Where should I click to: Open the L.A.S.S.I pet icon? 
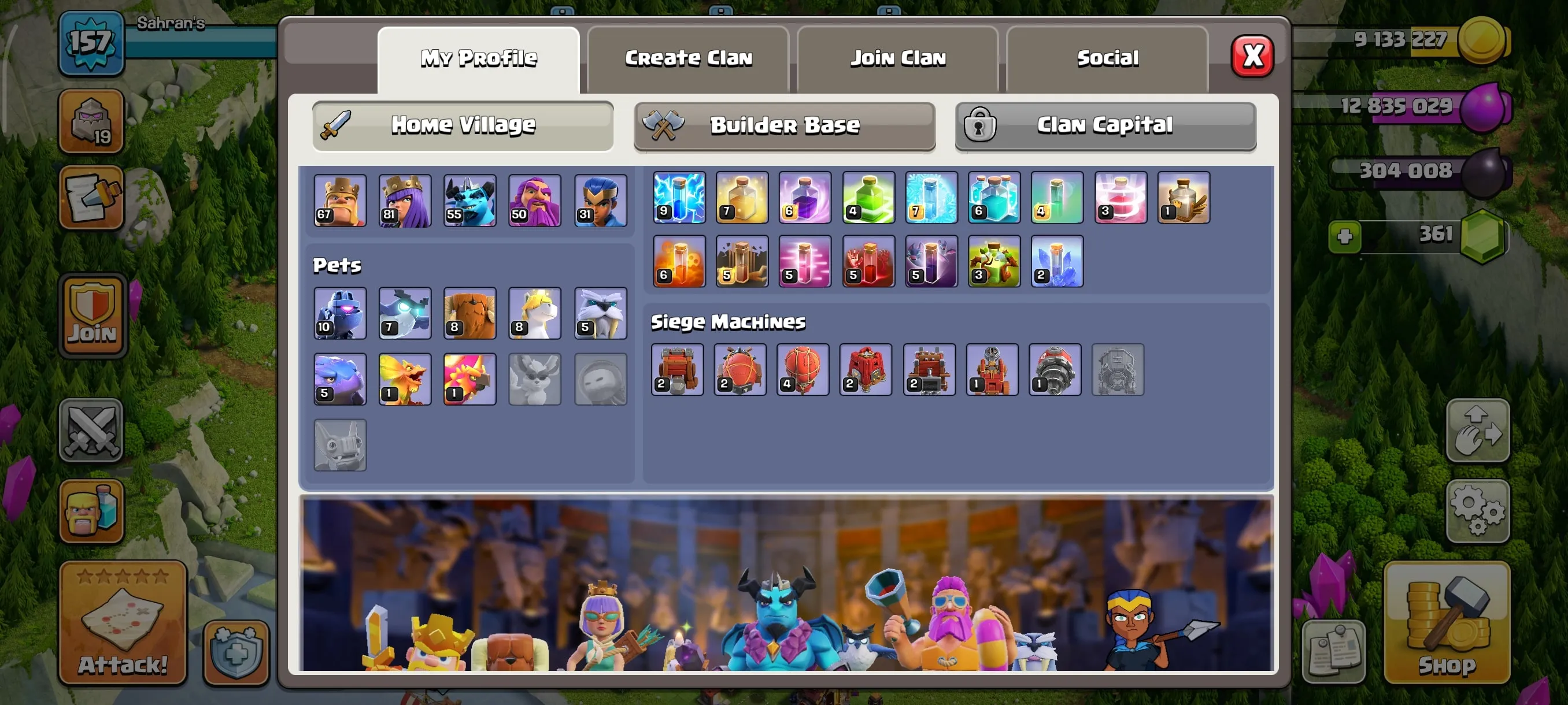point(339,313)
